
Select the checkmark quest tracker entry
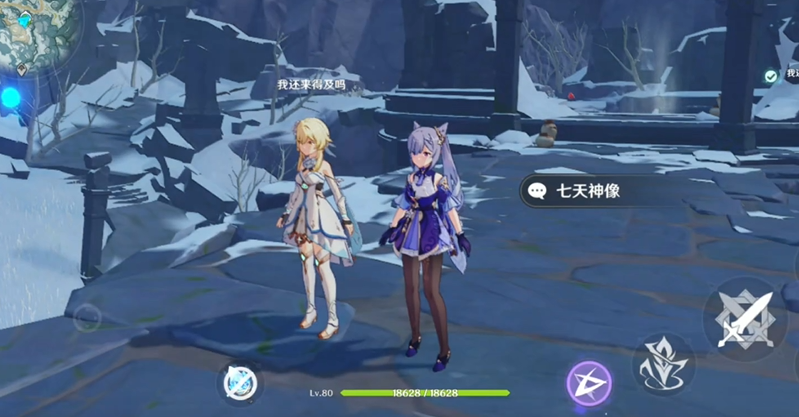(771, 76)
